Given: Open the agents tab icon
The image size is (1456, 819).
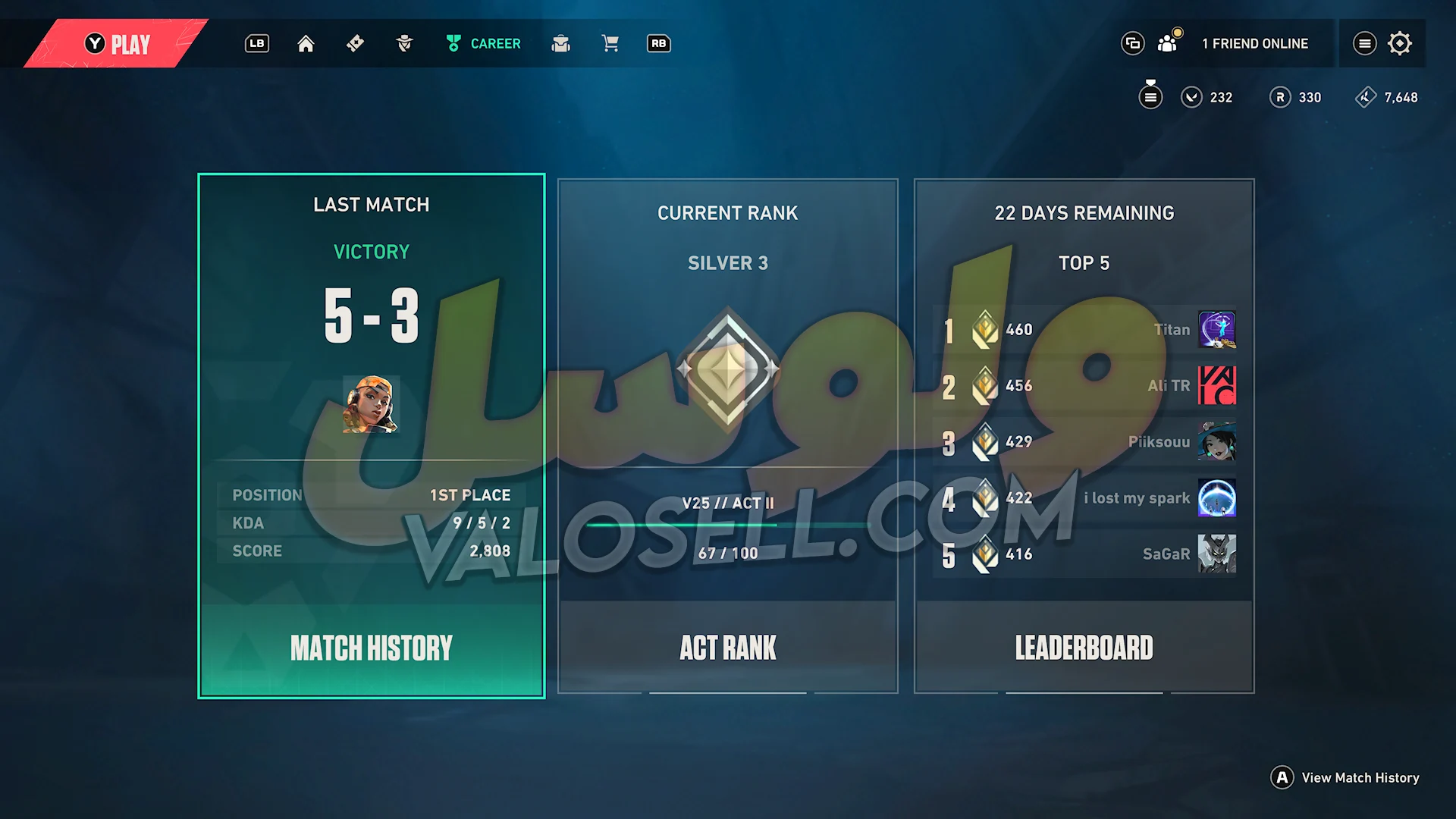Looking at the screenshot, I should tap(404, 44).
